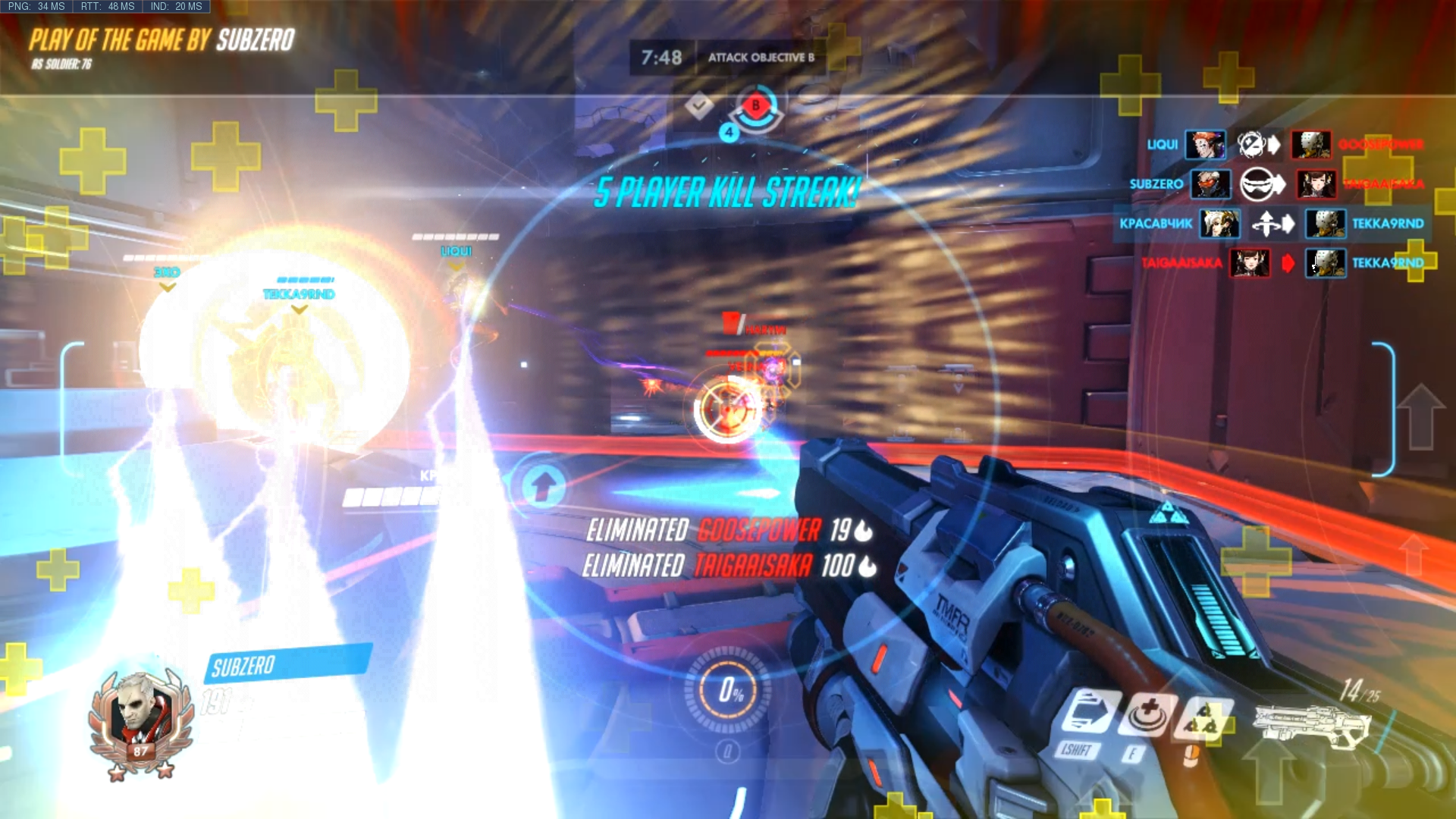This screenshot has height=819, width=1456.
Task: Activate the Sprint ability icon
Action: (1089, 714)
